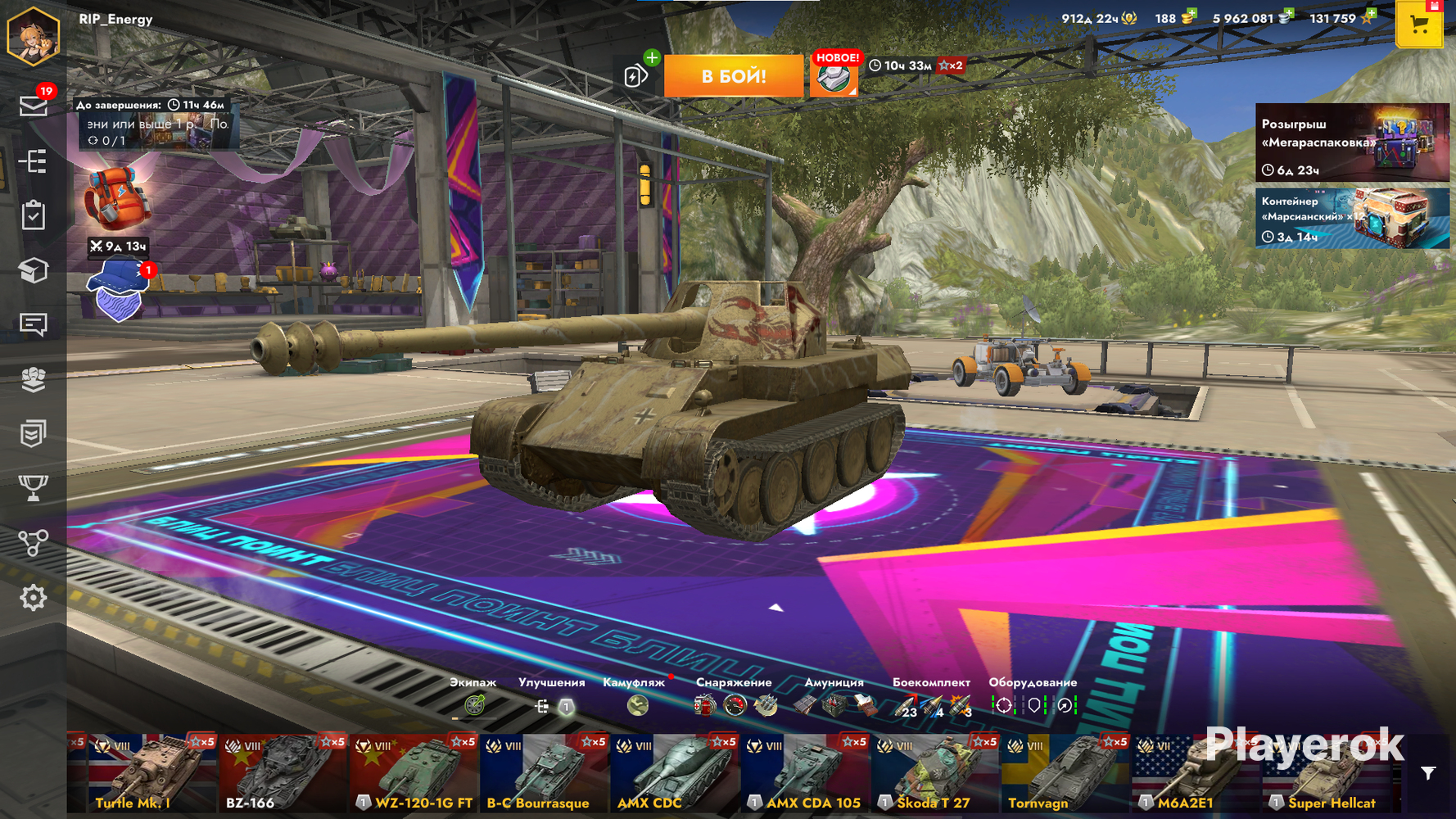This screenshot has height=819, width=1456.
Task: Open the Розыгрыш «Мегараспаковка» banner
Action: coord(1351,143)
